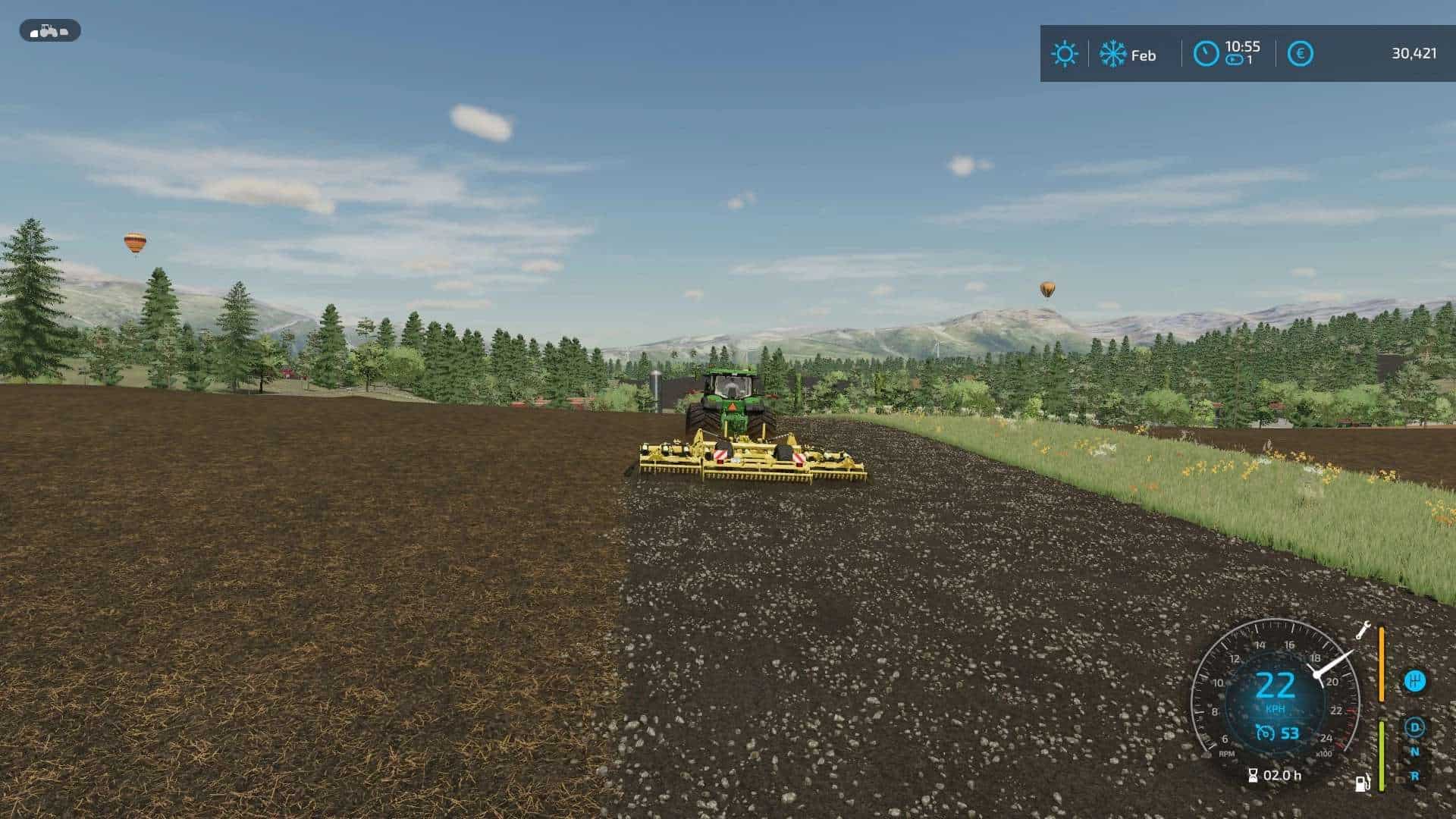Open the euro money icon
Viewport: 1456px width, 819px height.
[1300, 54]
